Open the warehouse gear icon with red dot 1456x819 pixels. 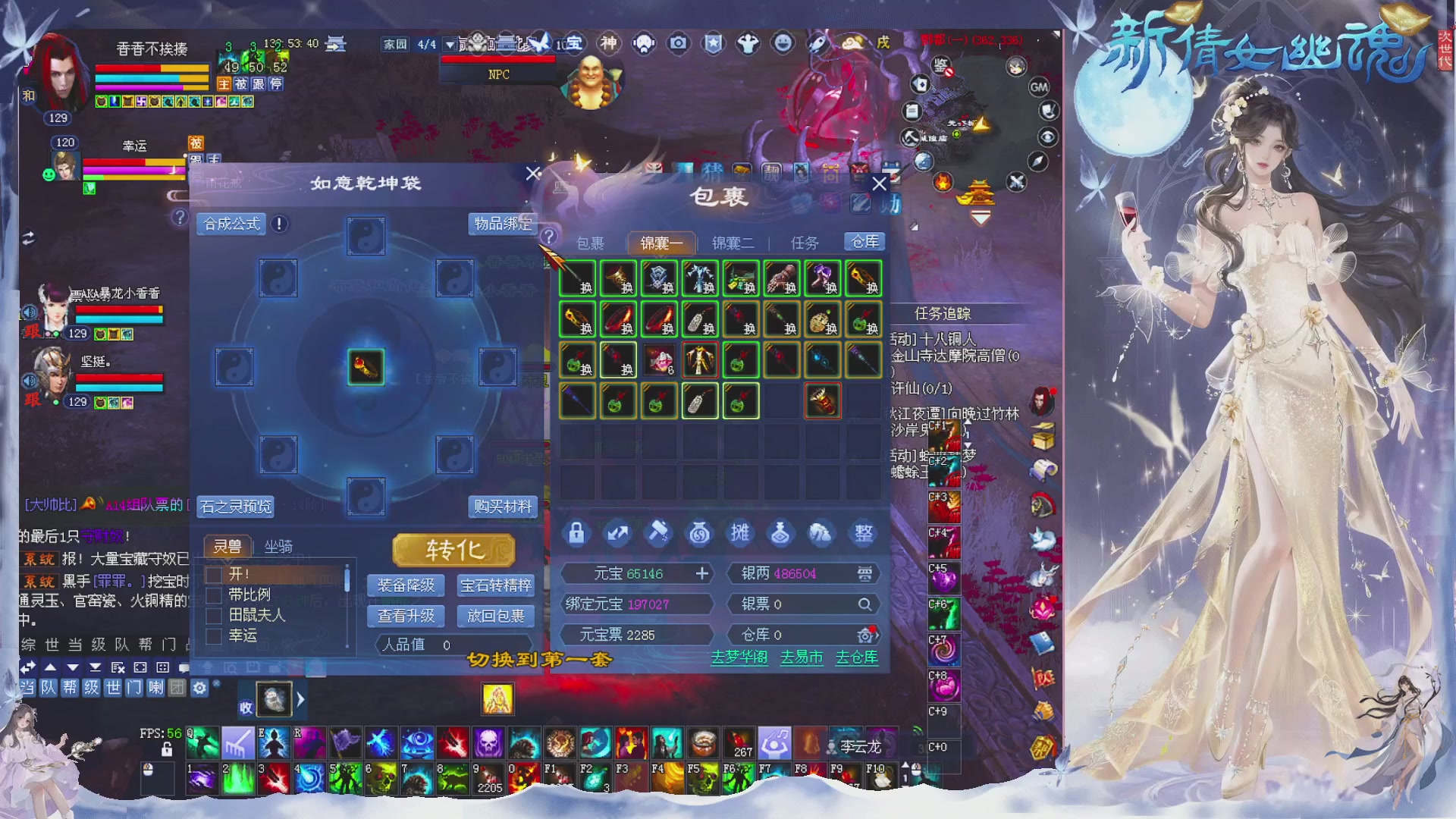[x=866, y=635]
